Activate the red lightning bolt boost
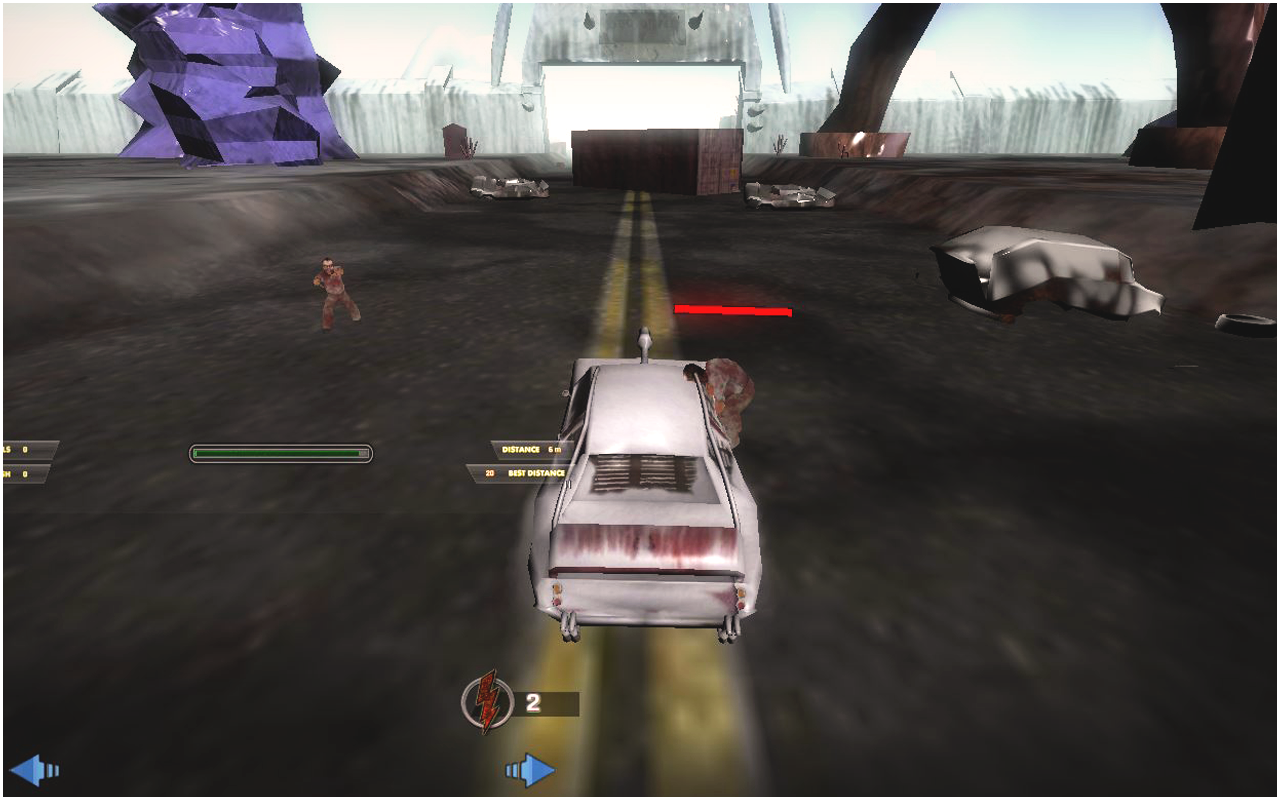The width and height of the screenshot is (1280, 800). click(487, 702)
